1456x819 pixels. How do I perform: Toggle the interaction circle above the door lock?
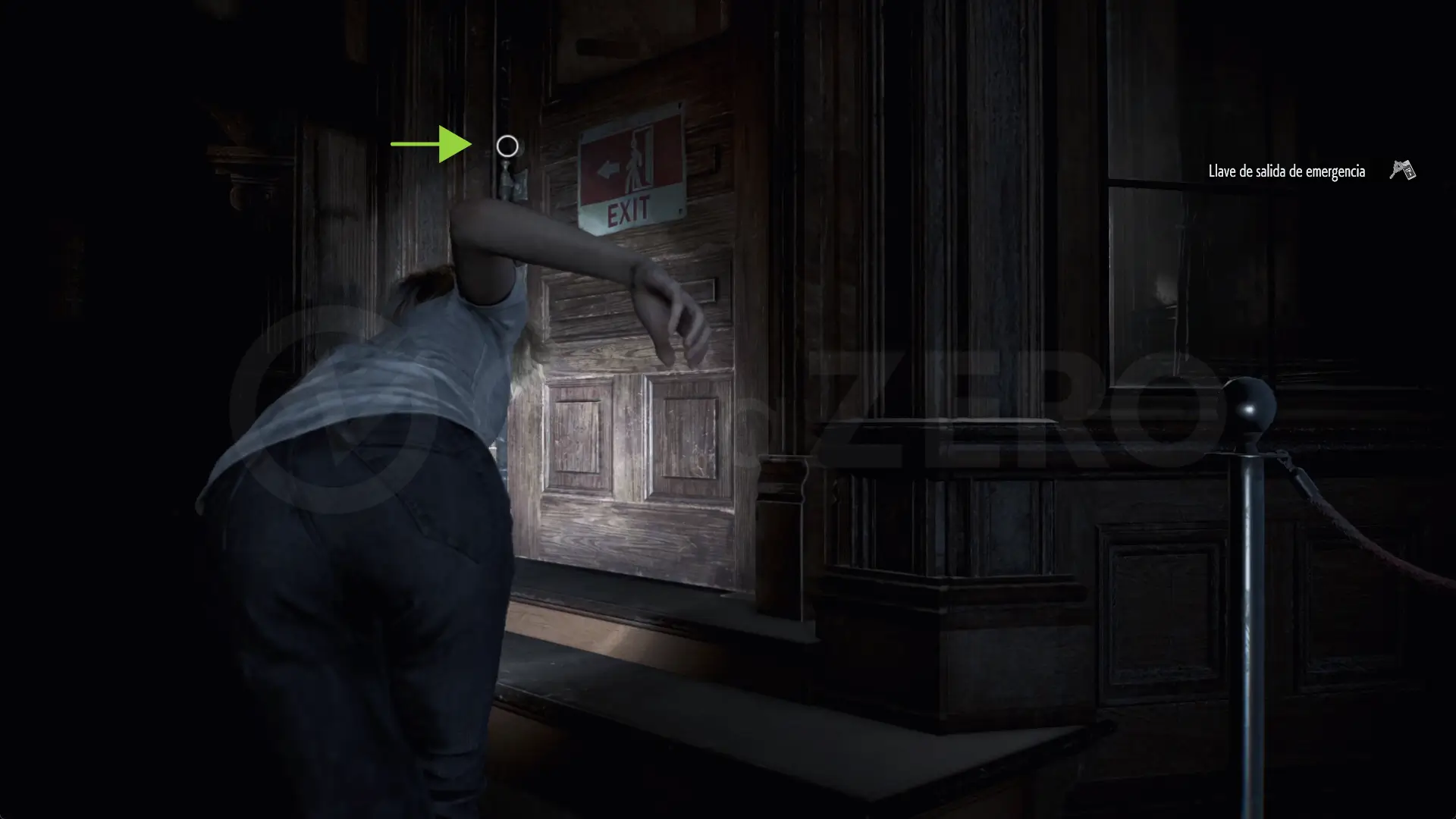[x=507, y=146]
